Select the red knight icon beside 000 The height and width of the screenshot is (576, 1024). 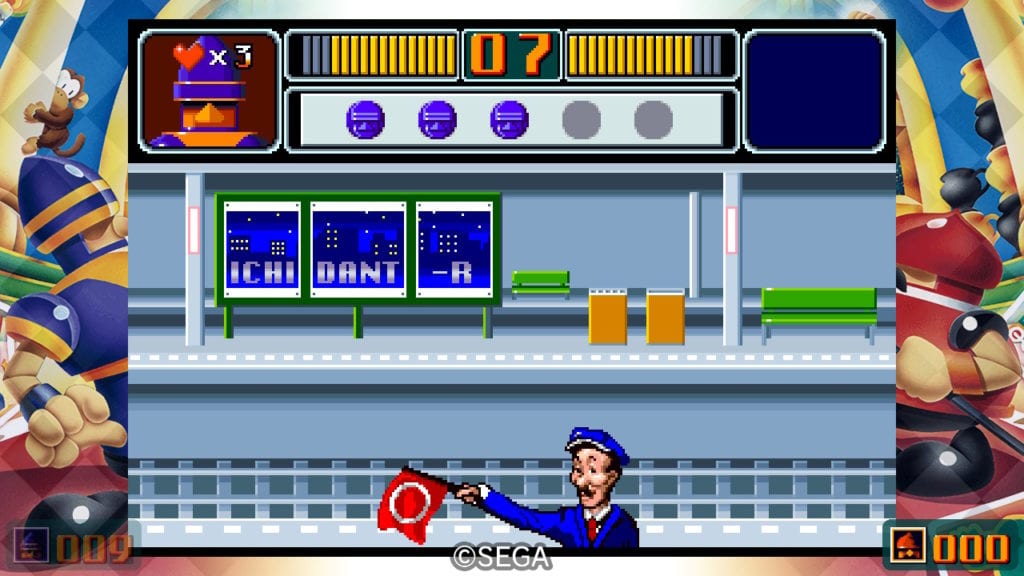pos(908,547)
